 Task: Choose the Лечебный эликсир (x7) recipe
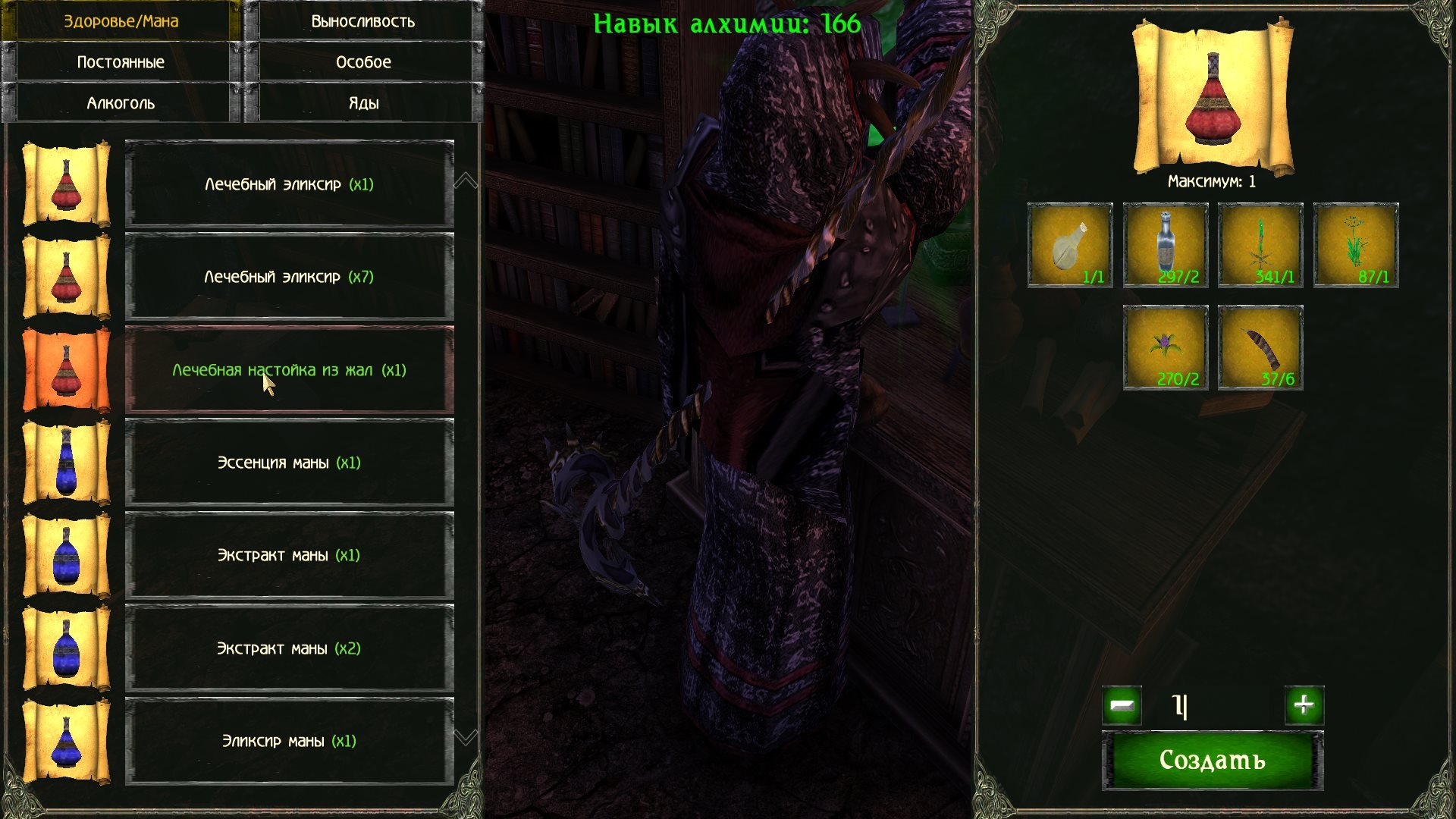point(289,277)
